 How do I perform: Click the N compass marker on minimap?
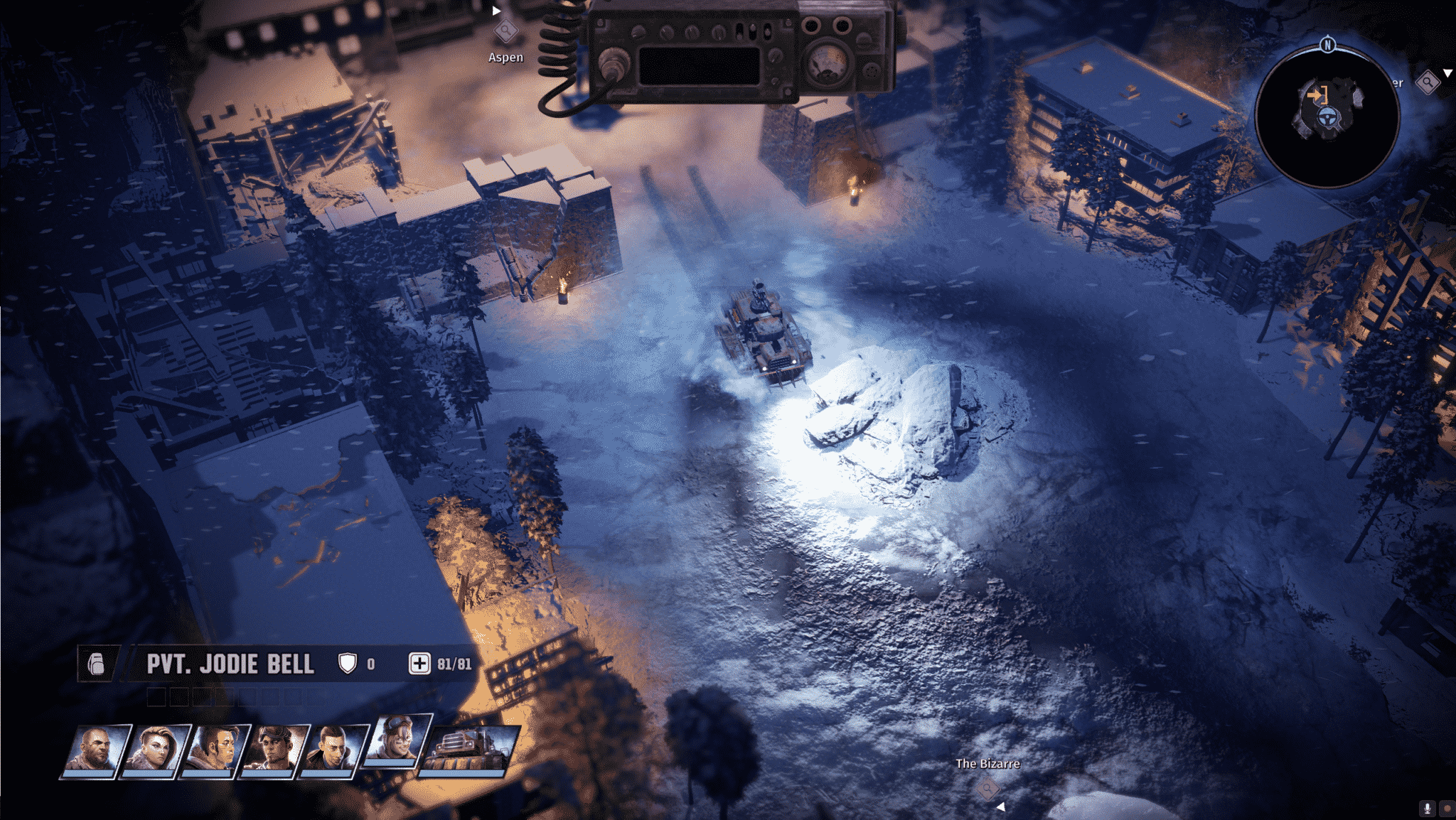click(x=1327, y=45)
